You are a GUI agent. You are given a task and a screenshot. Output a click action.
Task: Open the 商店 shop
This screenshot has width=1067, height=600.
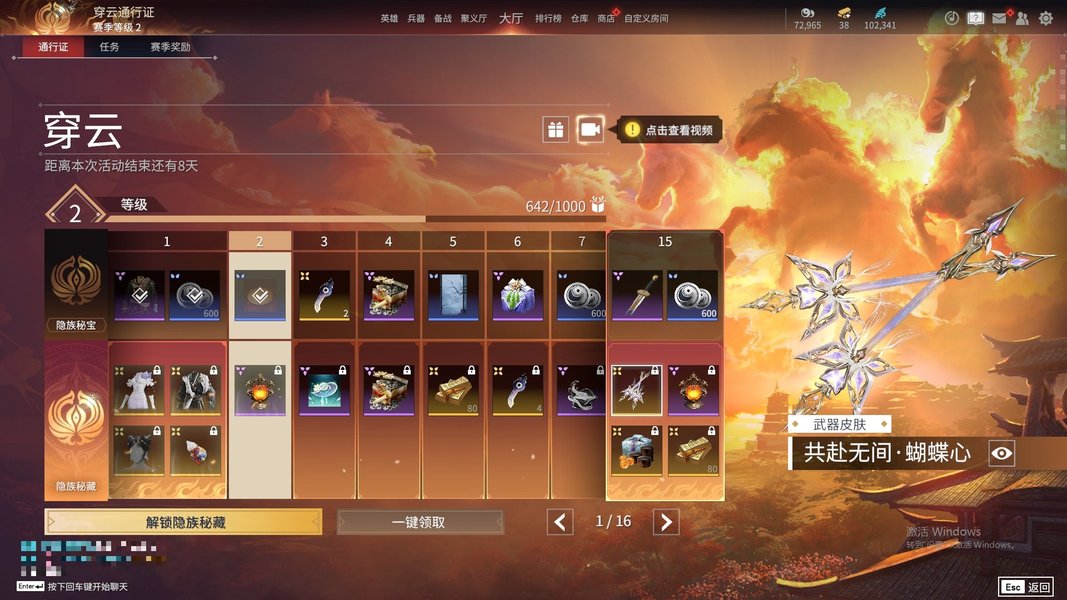pyautogui.click(x=606, y=18)
